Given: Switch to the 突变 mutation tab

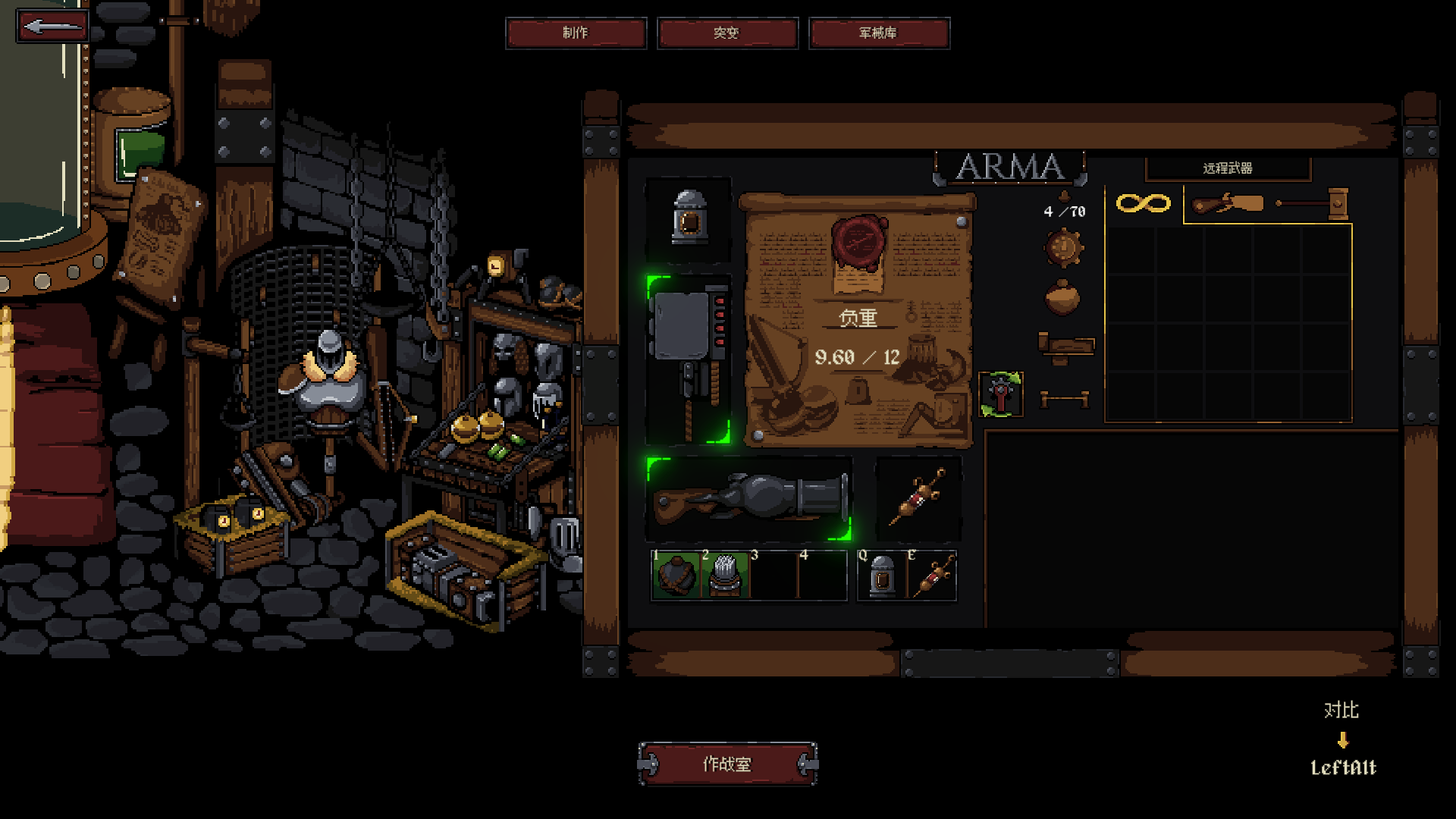Looking at the screenshot, I should pos(726,33).
